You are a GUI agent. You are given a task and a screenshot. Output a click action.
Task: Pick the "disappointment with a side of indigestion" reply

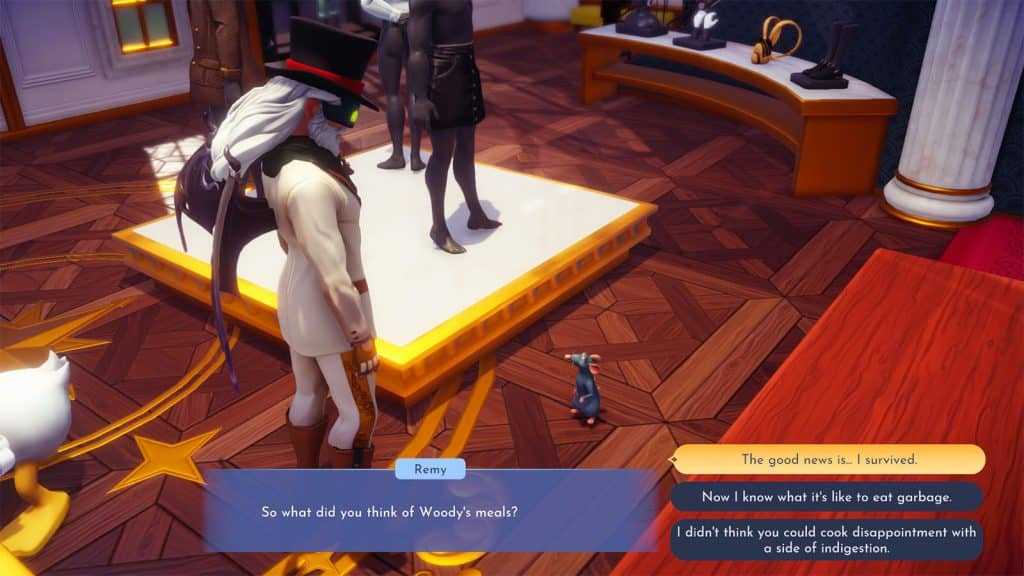click(826, 540)
